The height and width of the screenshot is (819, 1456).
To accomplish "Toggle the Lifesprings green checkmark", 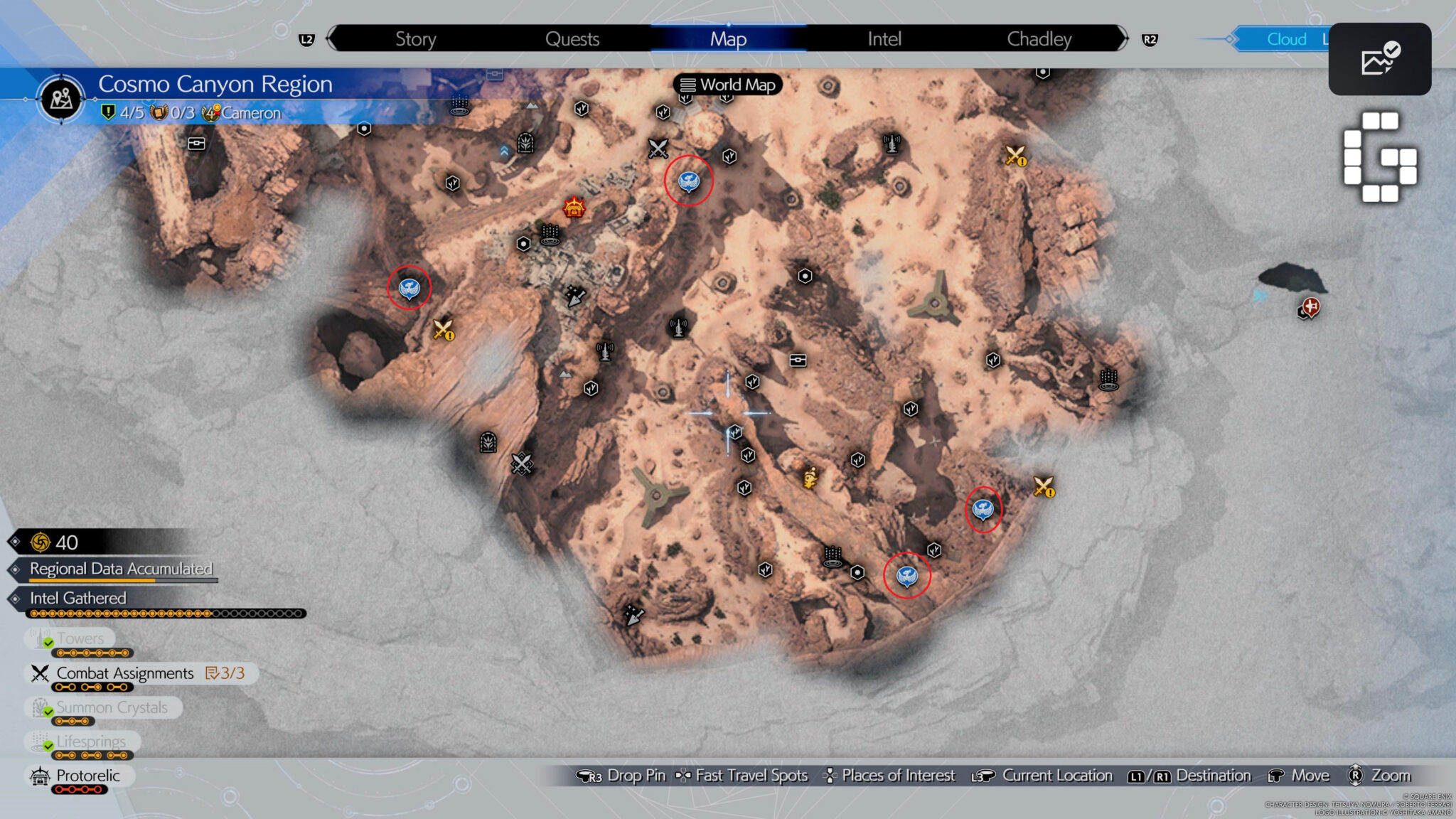I will point(47,746).
